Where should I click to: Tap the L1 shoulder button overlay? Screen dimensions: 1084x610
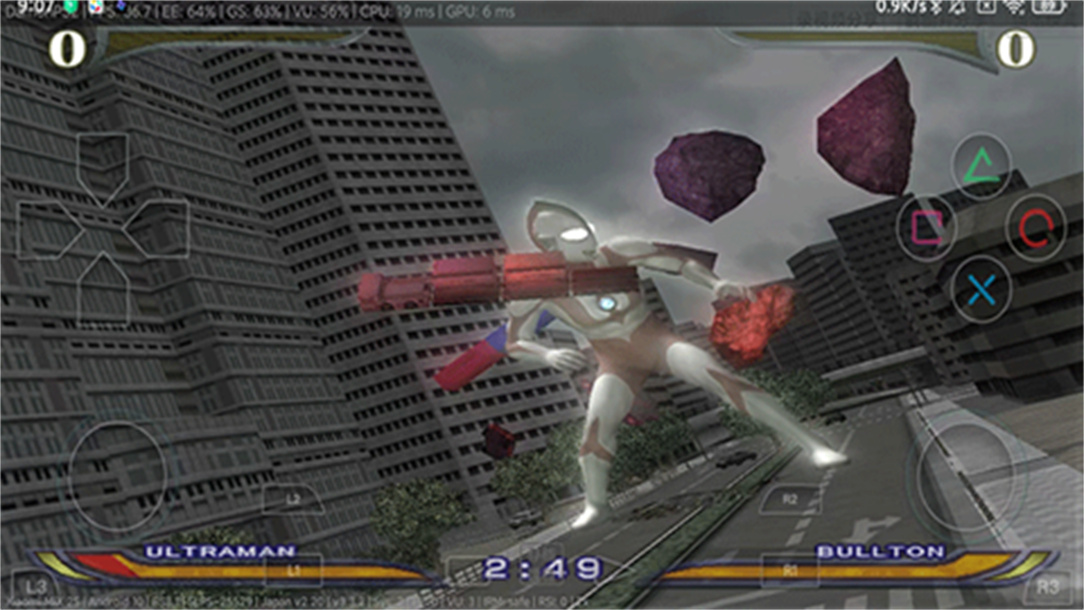point(293,569)
